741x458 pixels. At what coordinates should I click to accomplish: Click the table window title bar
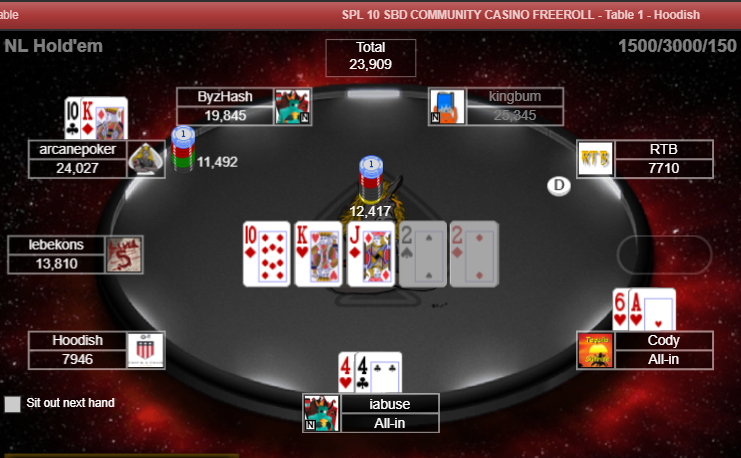(370, 15)
